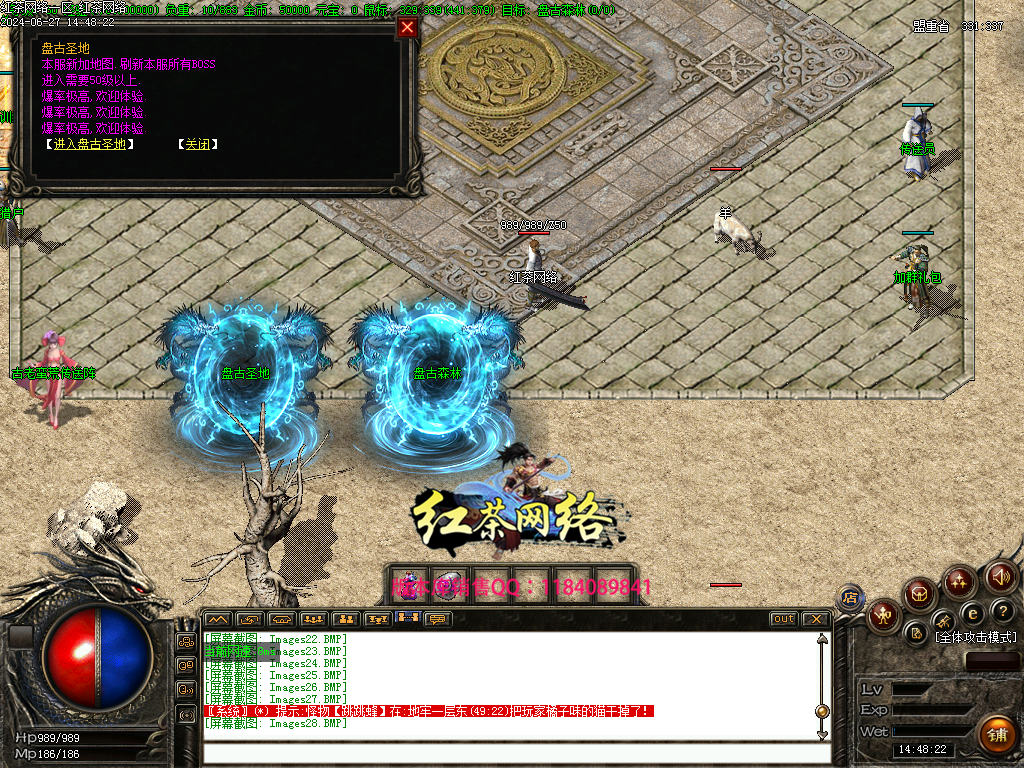1024x768 pixels.
Task: Close the chat panel with its X
Action: (815, 619)
